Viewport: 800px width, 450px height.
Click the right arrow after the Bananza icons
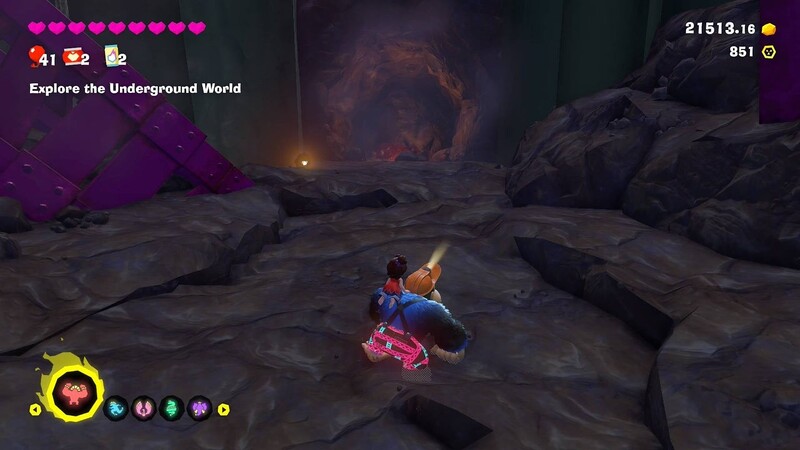224,409
